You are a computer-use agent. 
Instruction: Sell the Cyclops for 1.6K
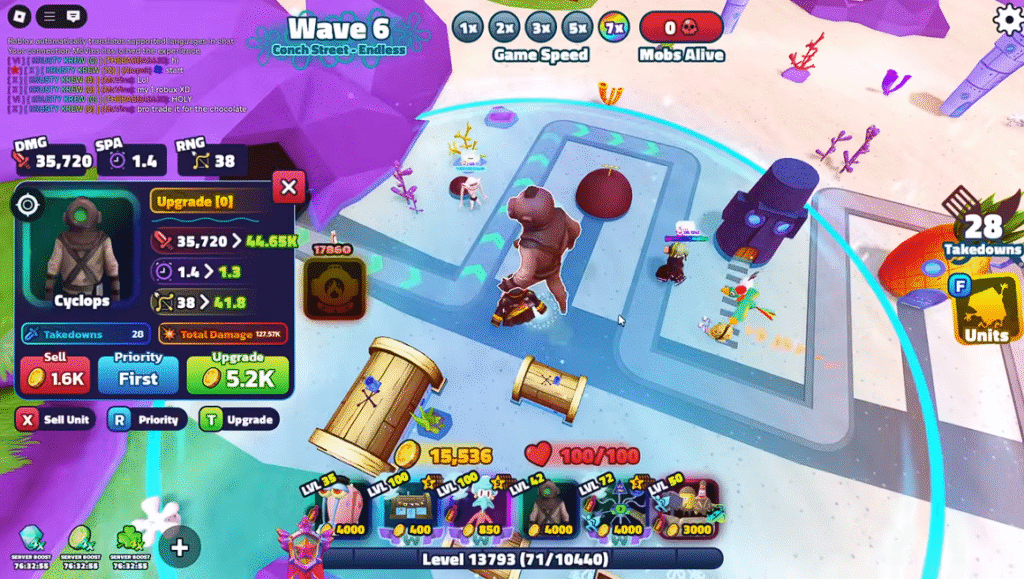pos(55,375)
